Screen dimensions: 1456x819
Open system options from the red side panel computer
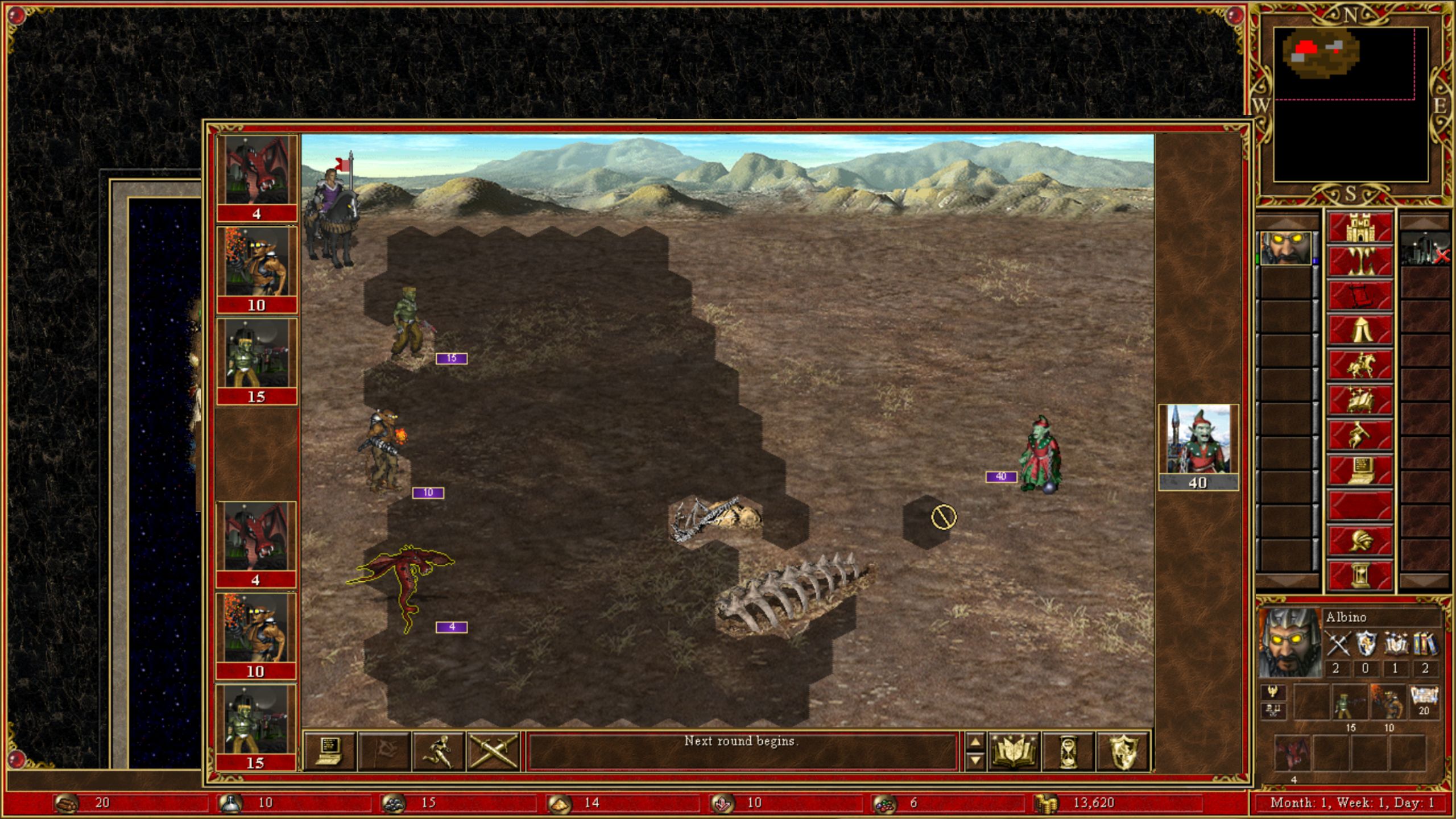pyautogui.click(x=1359, y=470)
